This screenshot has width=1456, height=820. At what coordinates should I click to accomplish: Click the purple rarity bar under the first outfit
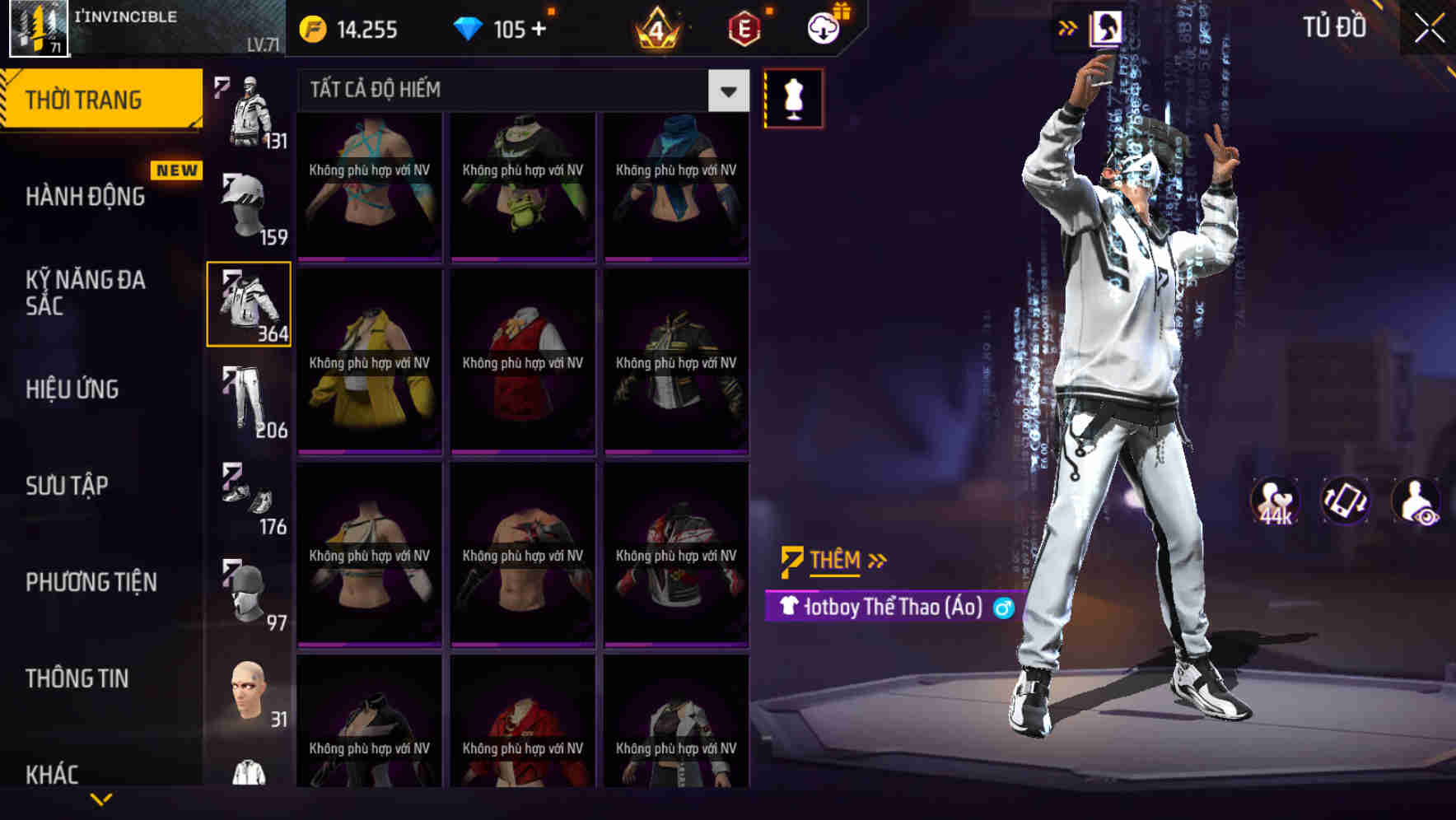pyautogui.click(x=369, y=259)
